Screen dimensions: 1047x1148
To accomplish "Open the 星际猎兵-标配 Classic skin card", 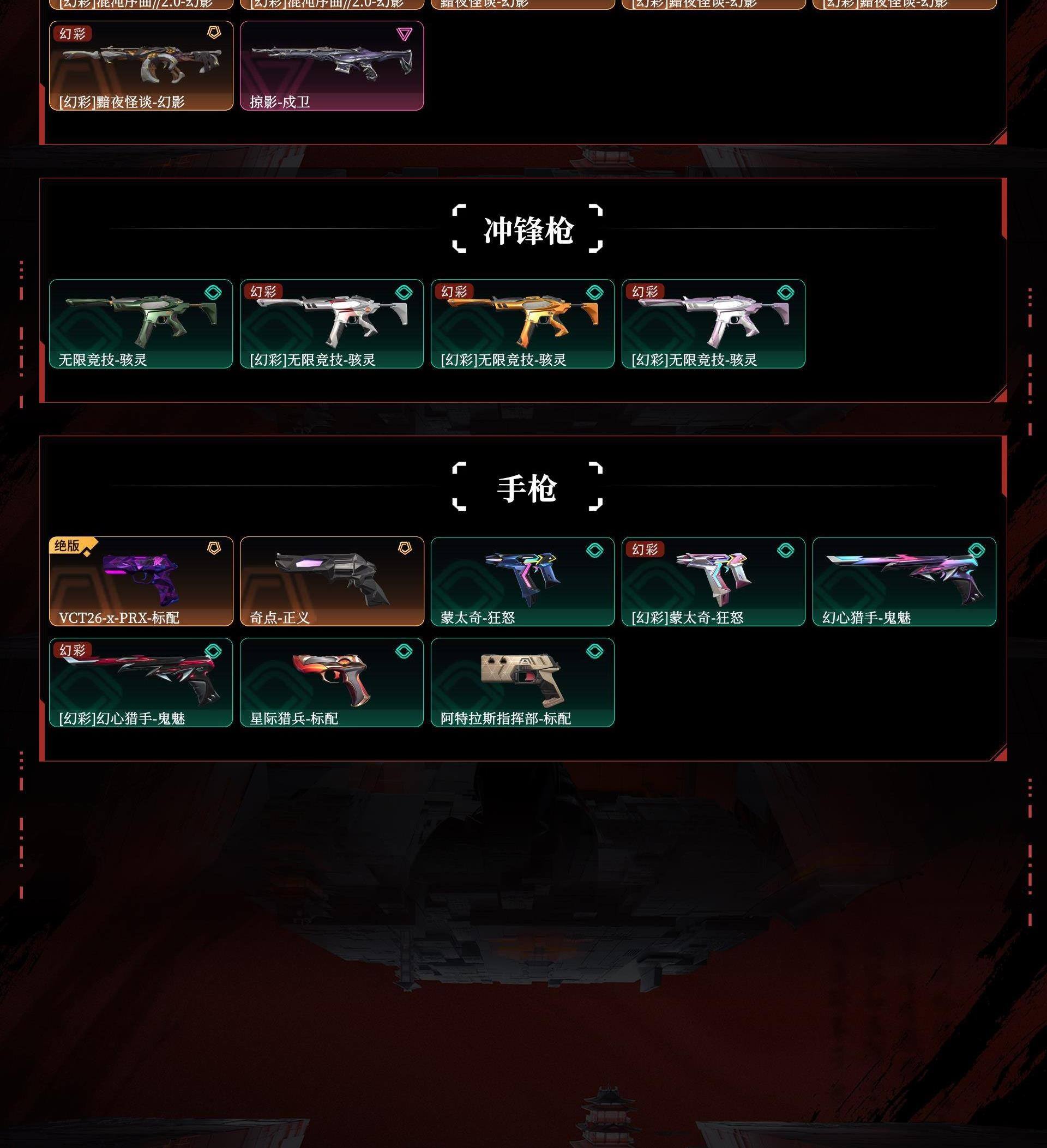I will (332, 681).
